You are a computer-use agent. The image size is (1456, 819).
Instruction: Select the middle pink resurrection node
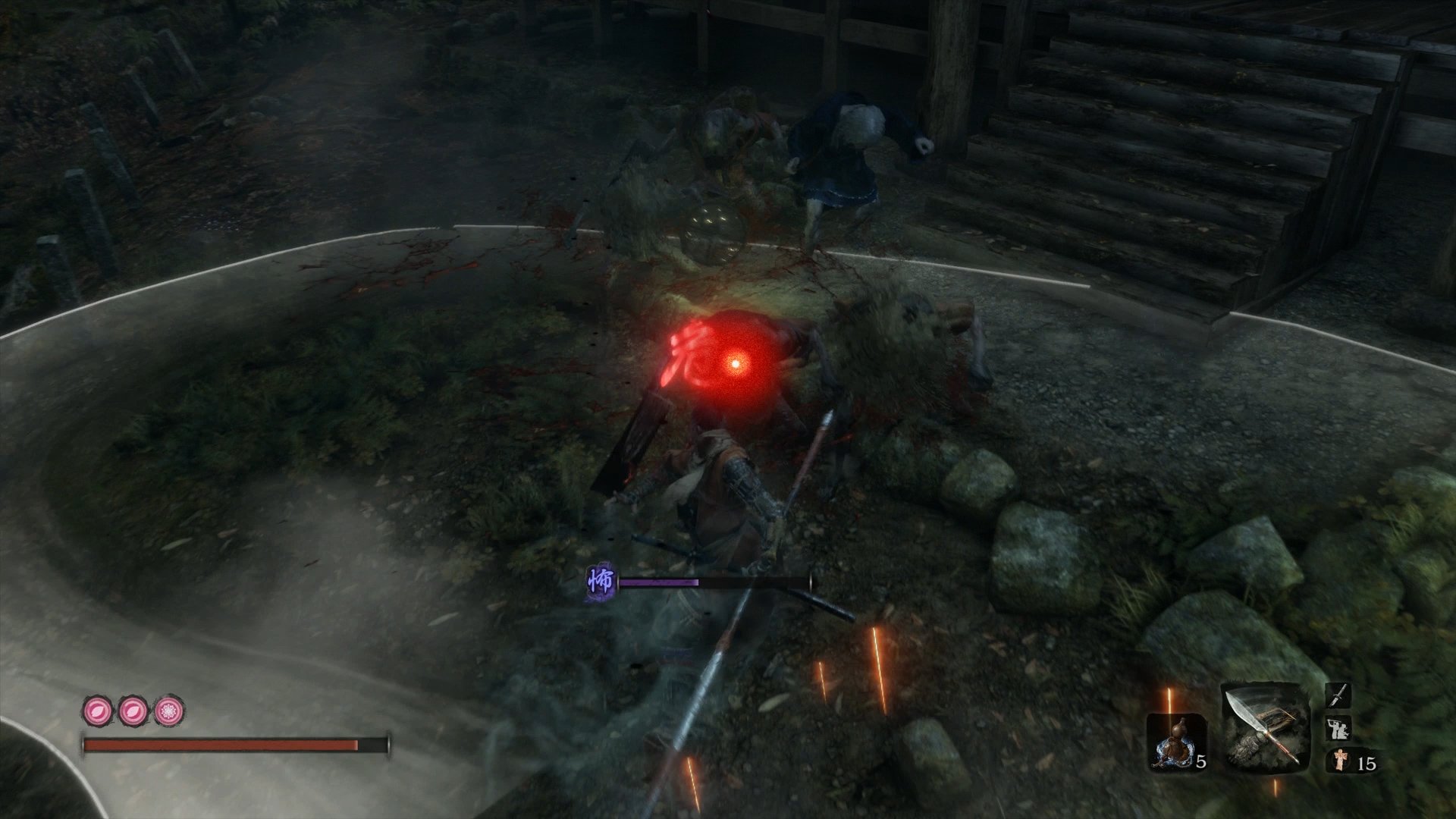pos(132,712)
